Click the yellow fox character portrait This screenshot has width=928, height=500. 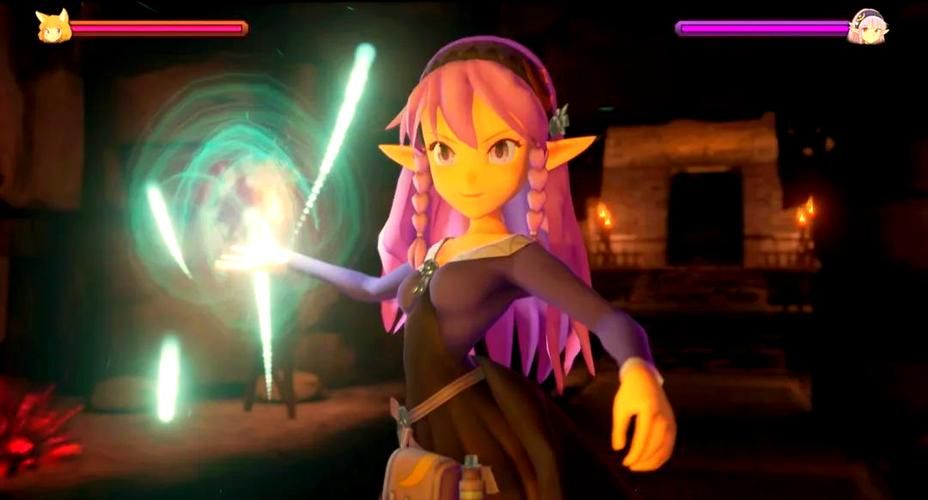pyautogui.click(x=53, y=27)
